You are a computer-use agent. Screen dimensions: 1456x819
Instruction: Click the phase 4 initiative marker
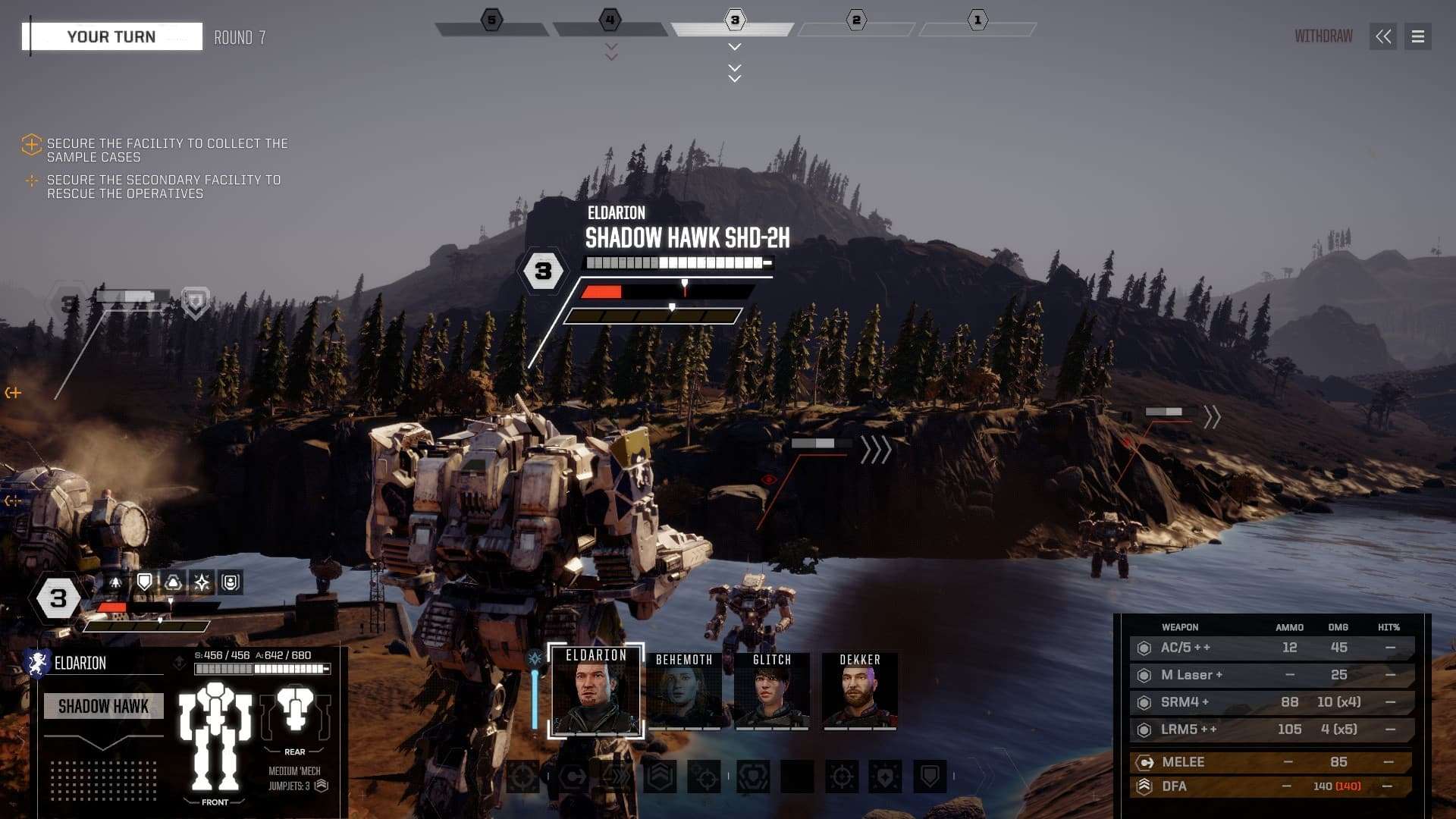coord(610,20)
